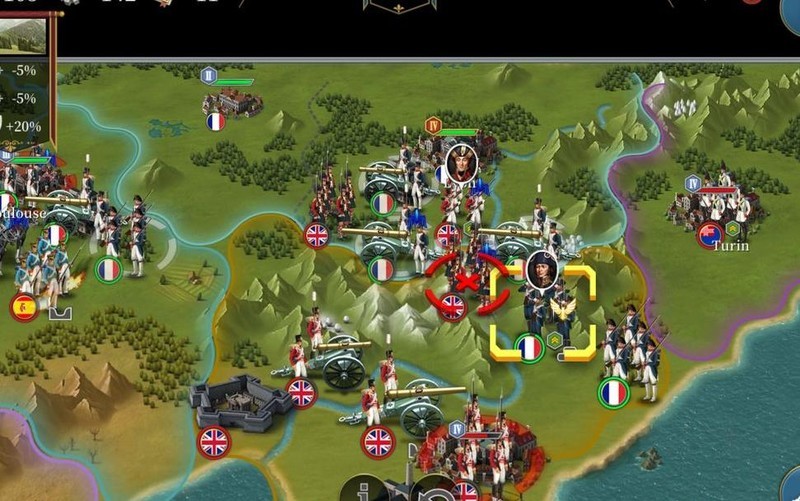Open the terrain info thumbnail panel
This screenshot has width=800, height=501.
(27, 33)
